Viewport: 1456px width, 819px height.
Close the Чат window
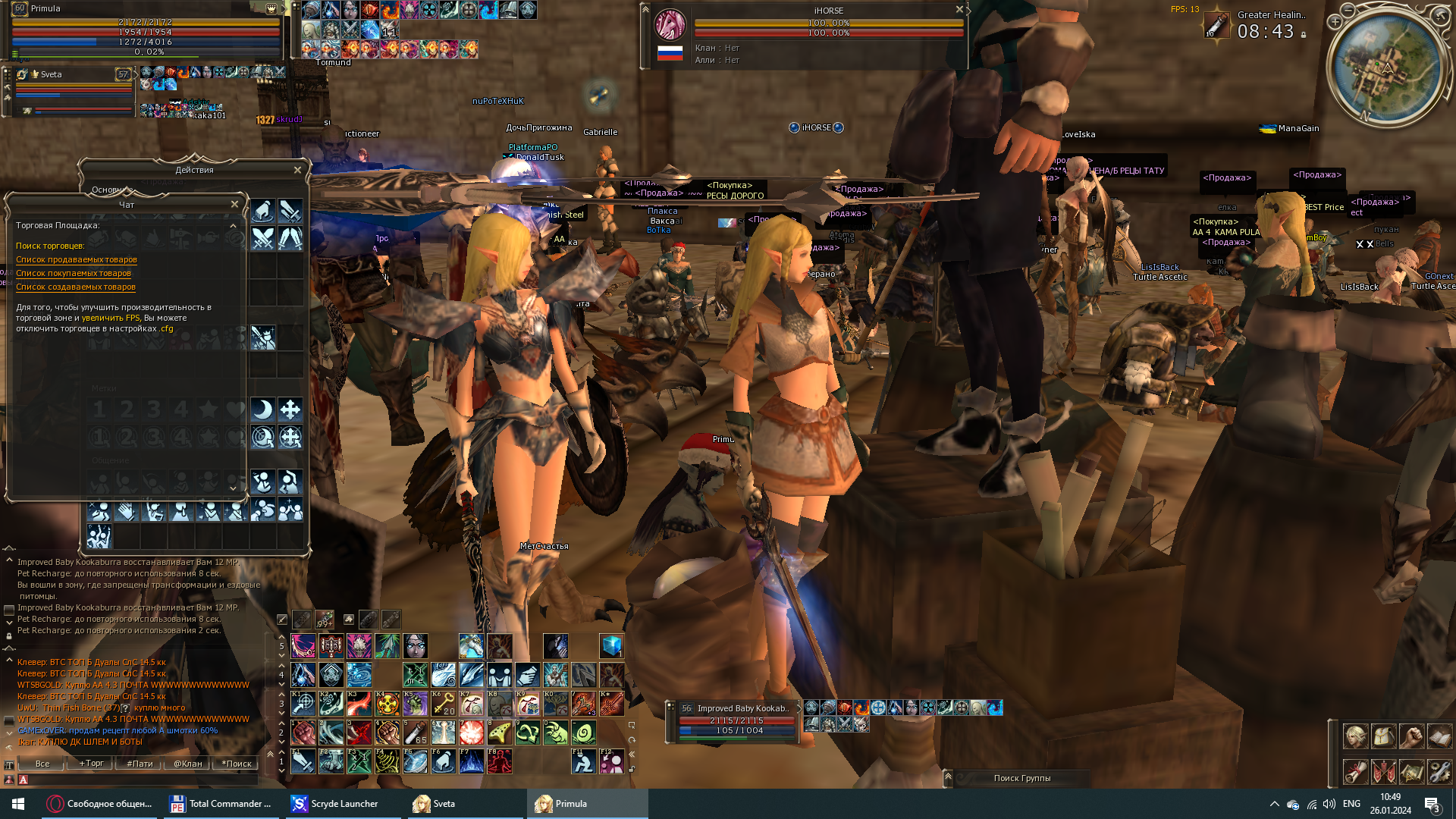point(234,204)
